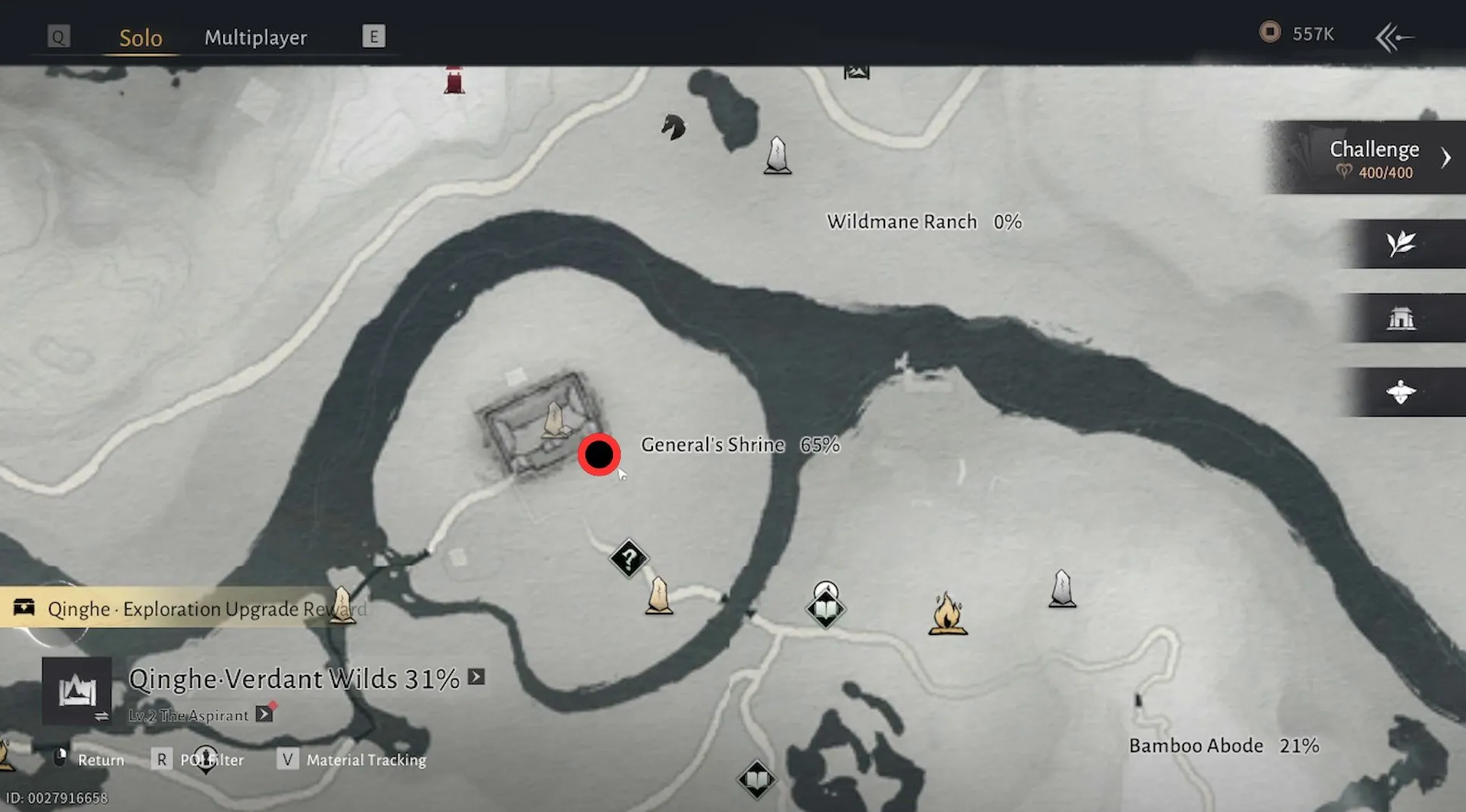The height and width of the screenshot is (812, 1466).
Task: Open Material Tracking
Action: (x=353, y=760)
